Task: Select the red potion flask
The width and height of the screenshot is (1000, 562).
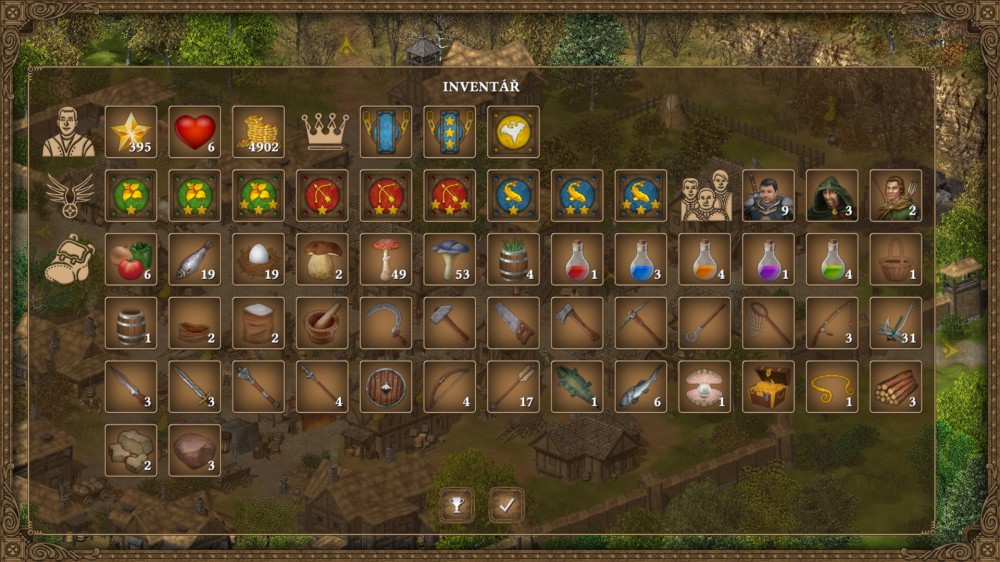Action: [577, 260]
